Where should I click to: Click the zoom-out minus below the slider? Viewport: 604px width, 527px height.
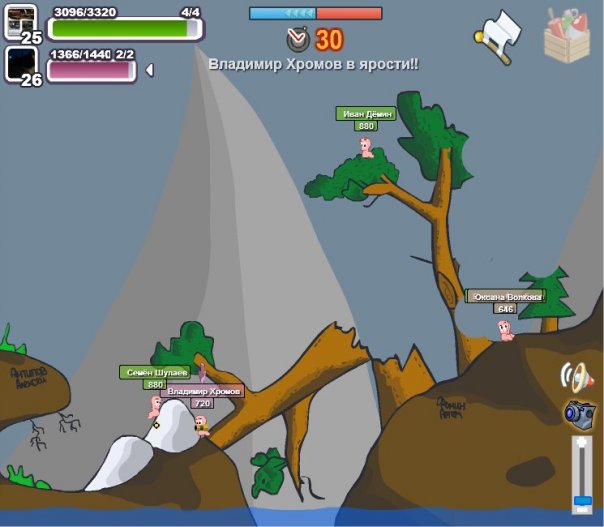coord(580,512)
